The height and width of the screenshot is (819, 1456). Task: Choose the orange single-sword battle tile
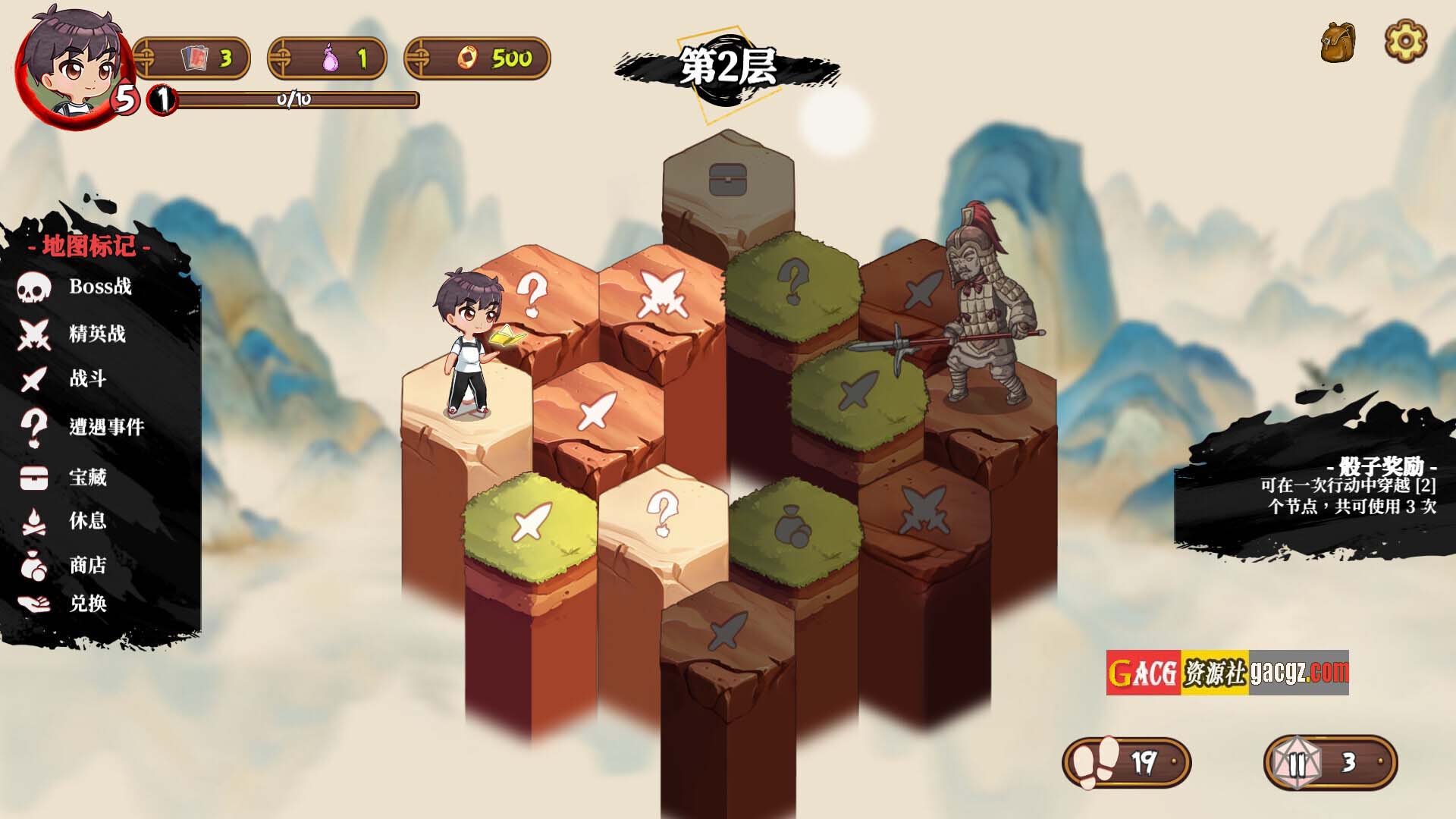click(x=598, y=410)
